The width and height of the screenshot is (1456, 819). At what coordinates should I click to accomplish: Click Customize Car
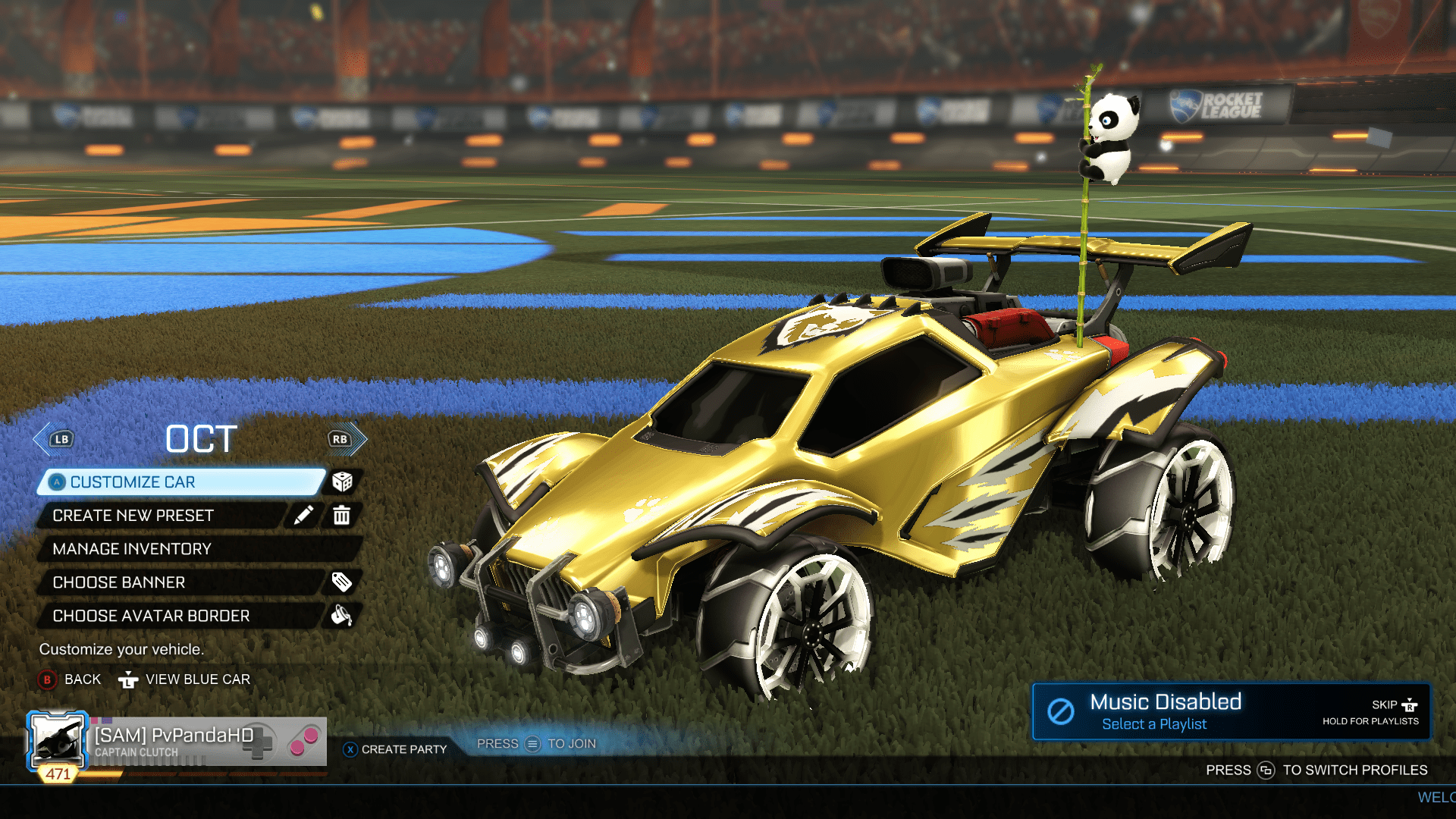click(x=133, y=482)
